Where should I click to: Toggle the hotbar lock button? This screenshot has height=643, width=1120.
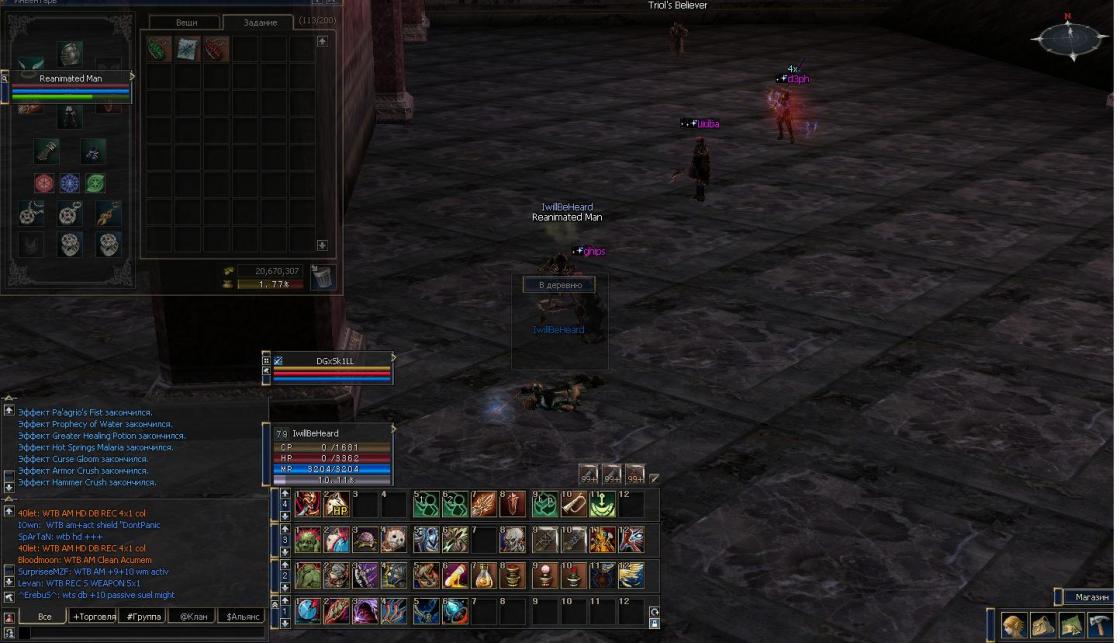pos(655,624)
